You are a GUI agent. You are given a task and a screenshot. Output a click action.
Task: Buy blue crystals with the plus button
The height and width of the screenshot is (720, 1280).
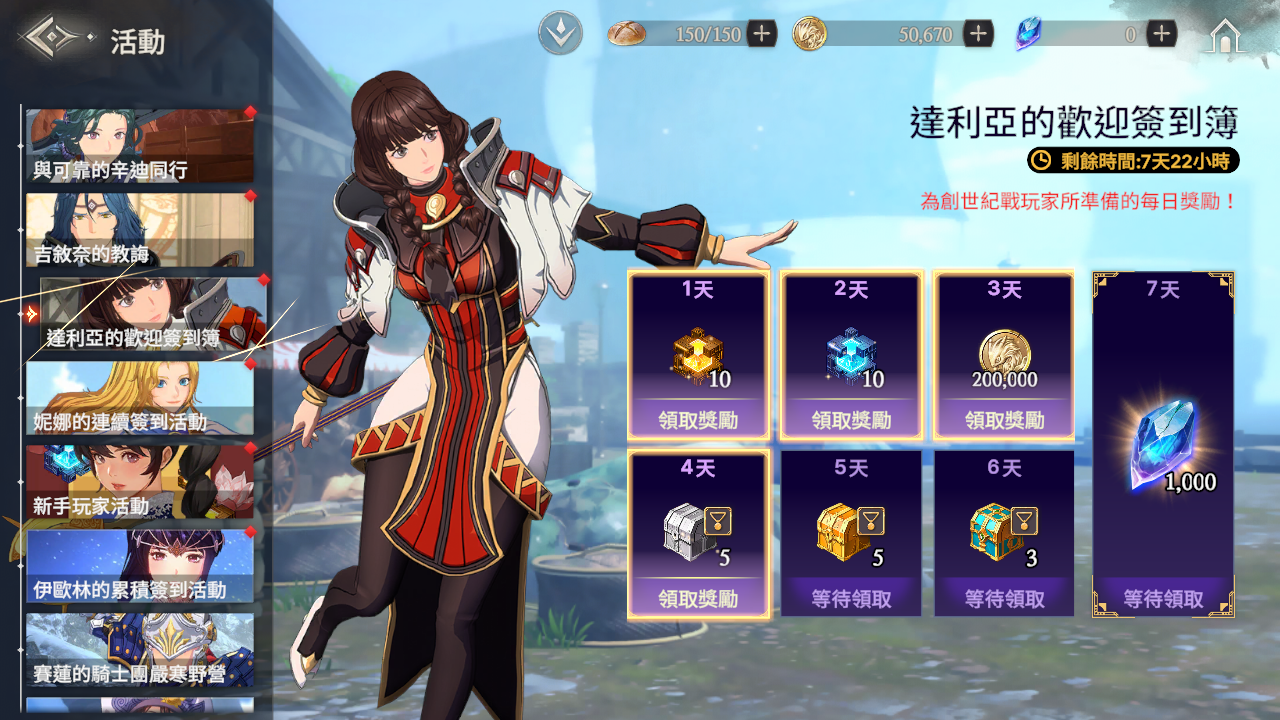click(x=1161, y=34)
